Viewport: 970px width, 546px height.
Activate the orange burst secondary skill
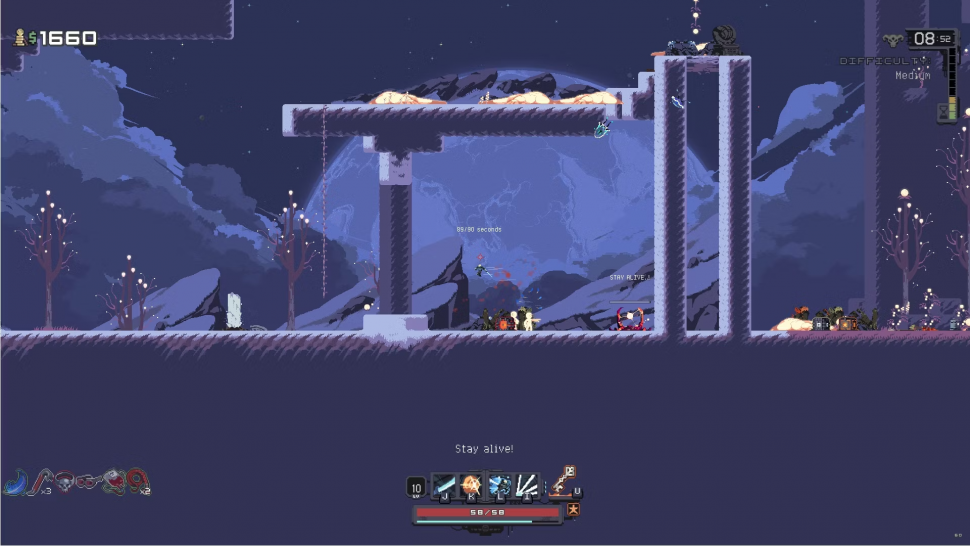[x=471, y=486]
